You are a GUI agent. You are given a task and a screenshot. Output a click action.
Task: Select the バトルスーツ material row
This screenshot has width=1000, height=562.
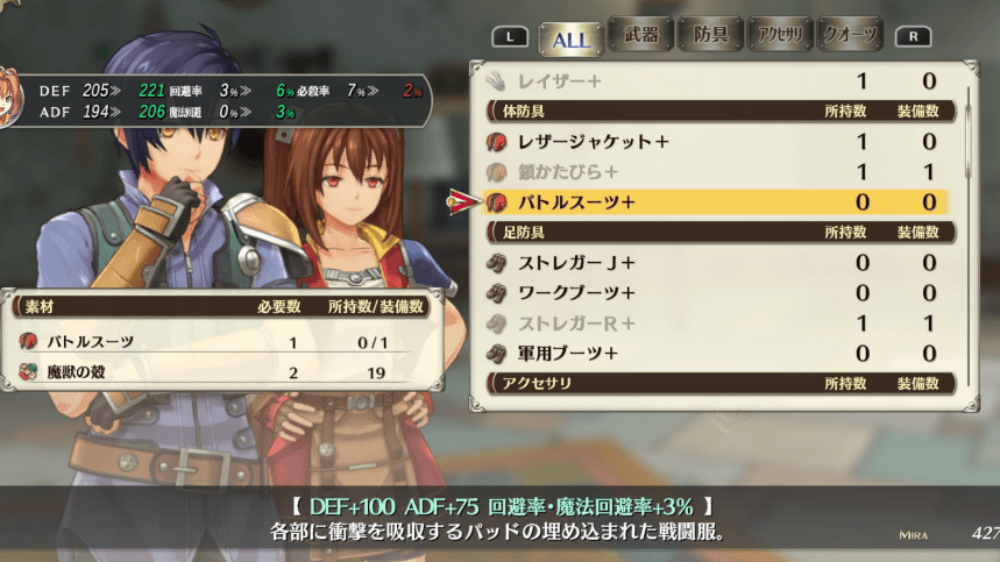tap(227, 342)
